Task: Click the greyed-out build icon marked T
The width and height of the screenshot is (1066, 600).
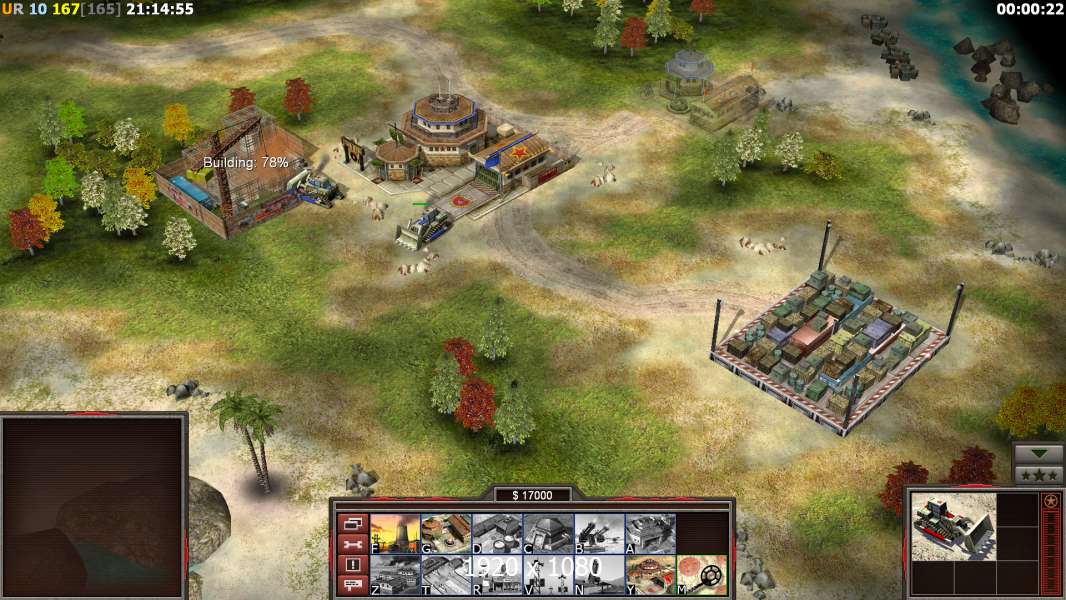Action: tap(446, 575)
